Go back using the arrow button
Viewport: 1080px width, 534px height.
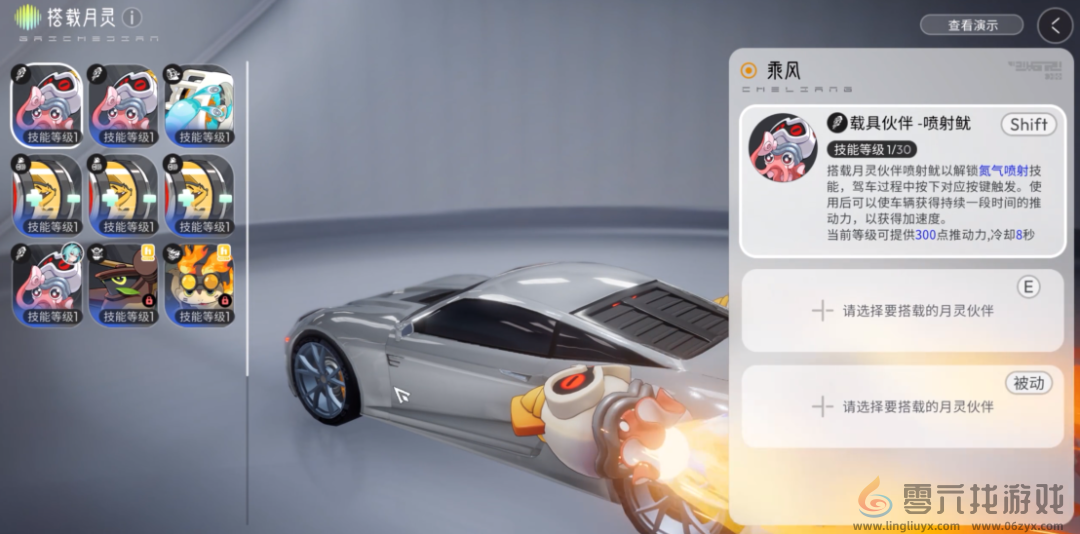[1054, 25]
